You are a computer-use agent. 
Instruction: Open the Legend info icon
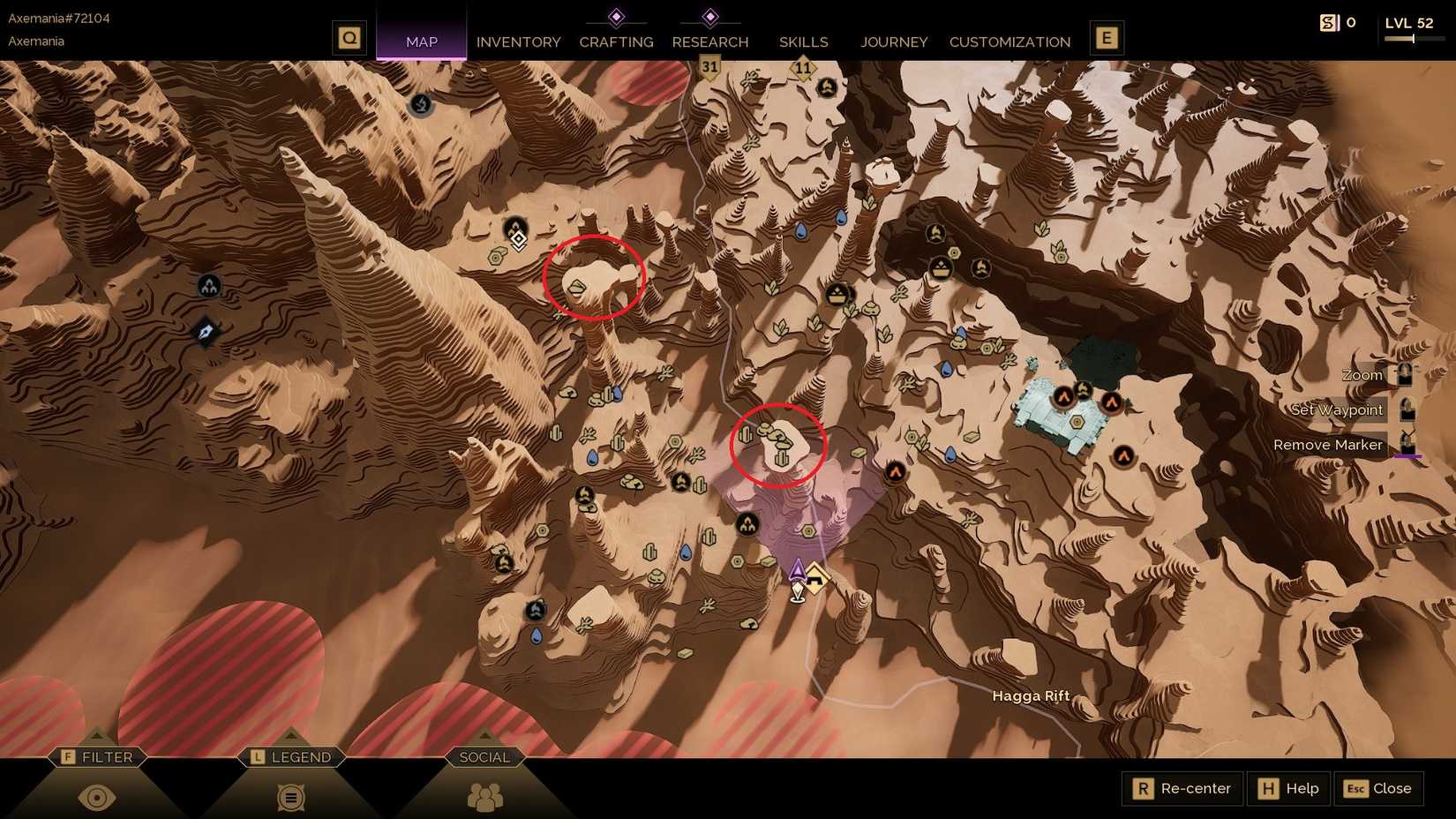pos(289,796)
